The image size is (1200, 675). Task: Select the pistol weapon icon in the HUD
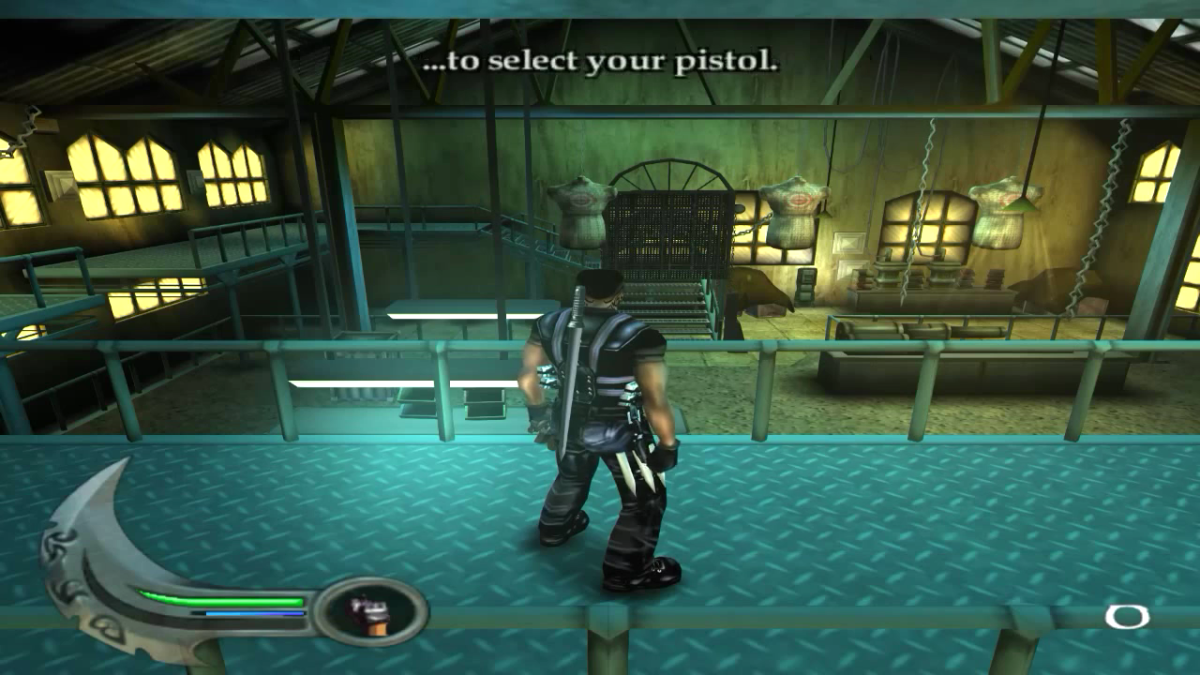[372, 611]
